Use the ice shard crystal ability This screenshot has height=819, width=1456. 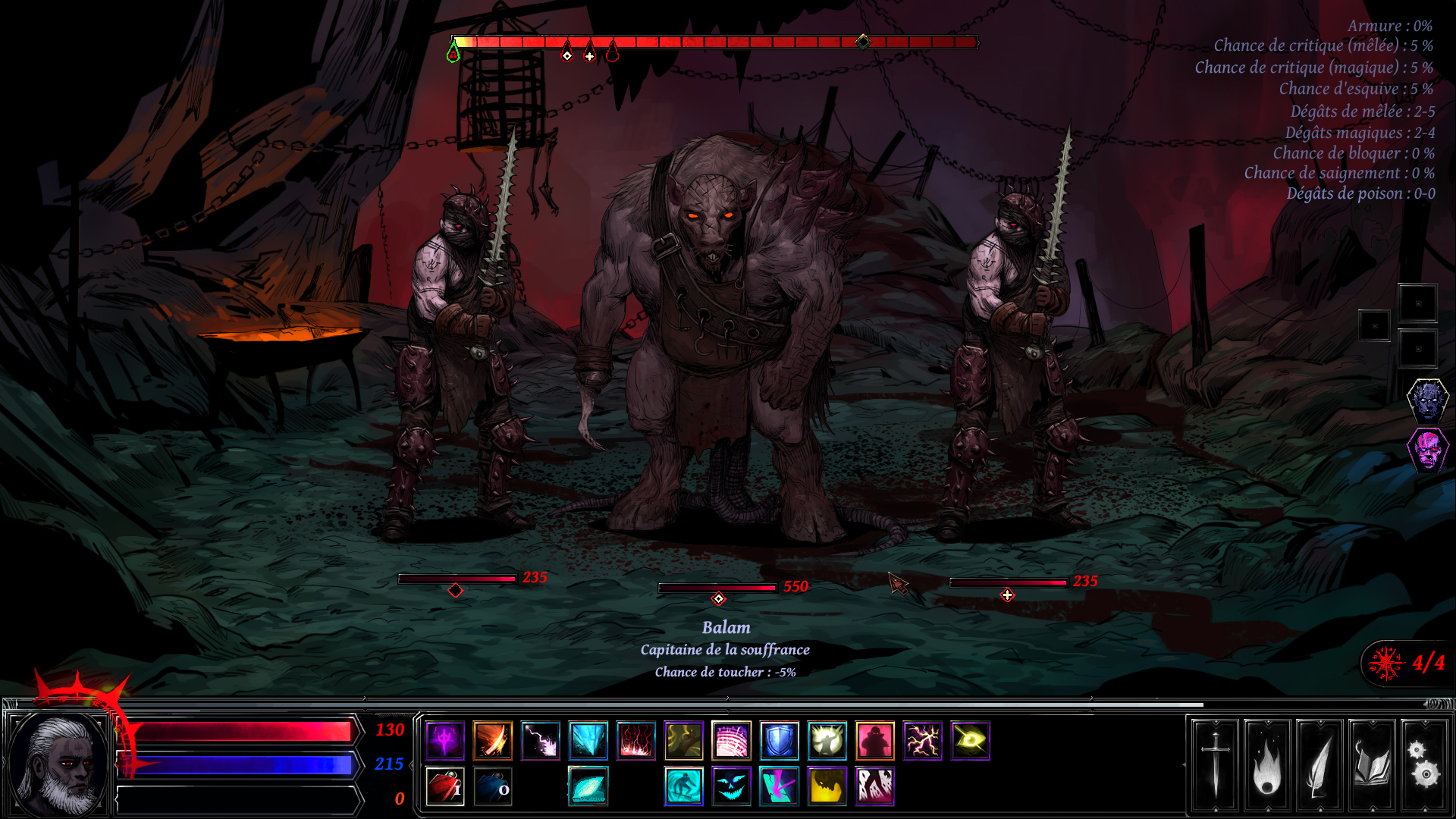(x=588, y=742)
